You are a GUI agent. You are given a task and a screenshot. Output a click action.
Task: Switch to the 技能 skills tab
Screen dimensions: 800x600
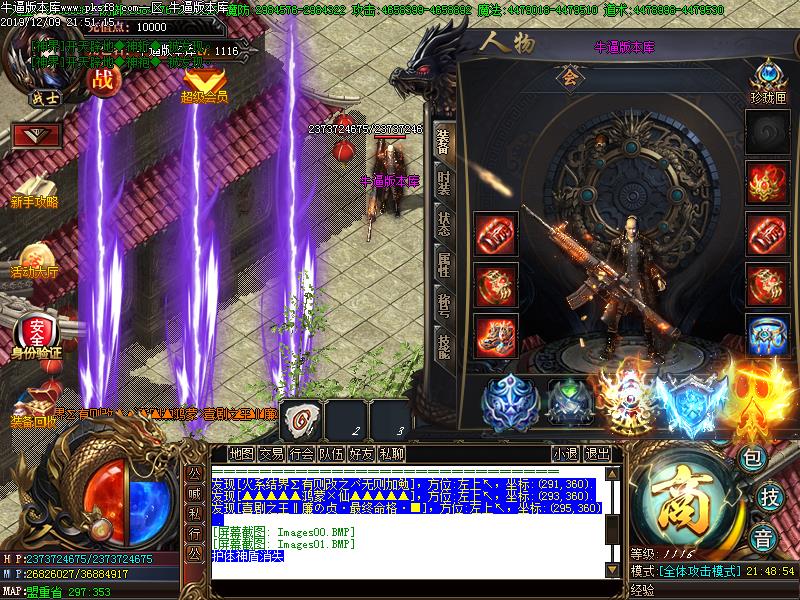point(444,344)
